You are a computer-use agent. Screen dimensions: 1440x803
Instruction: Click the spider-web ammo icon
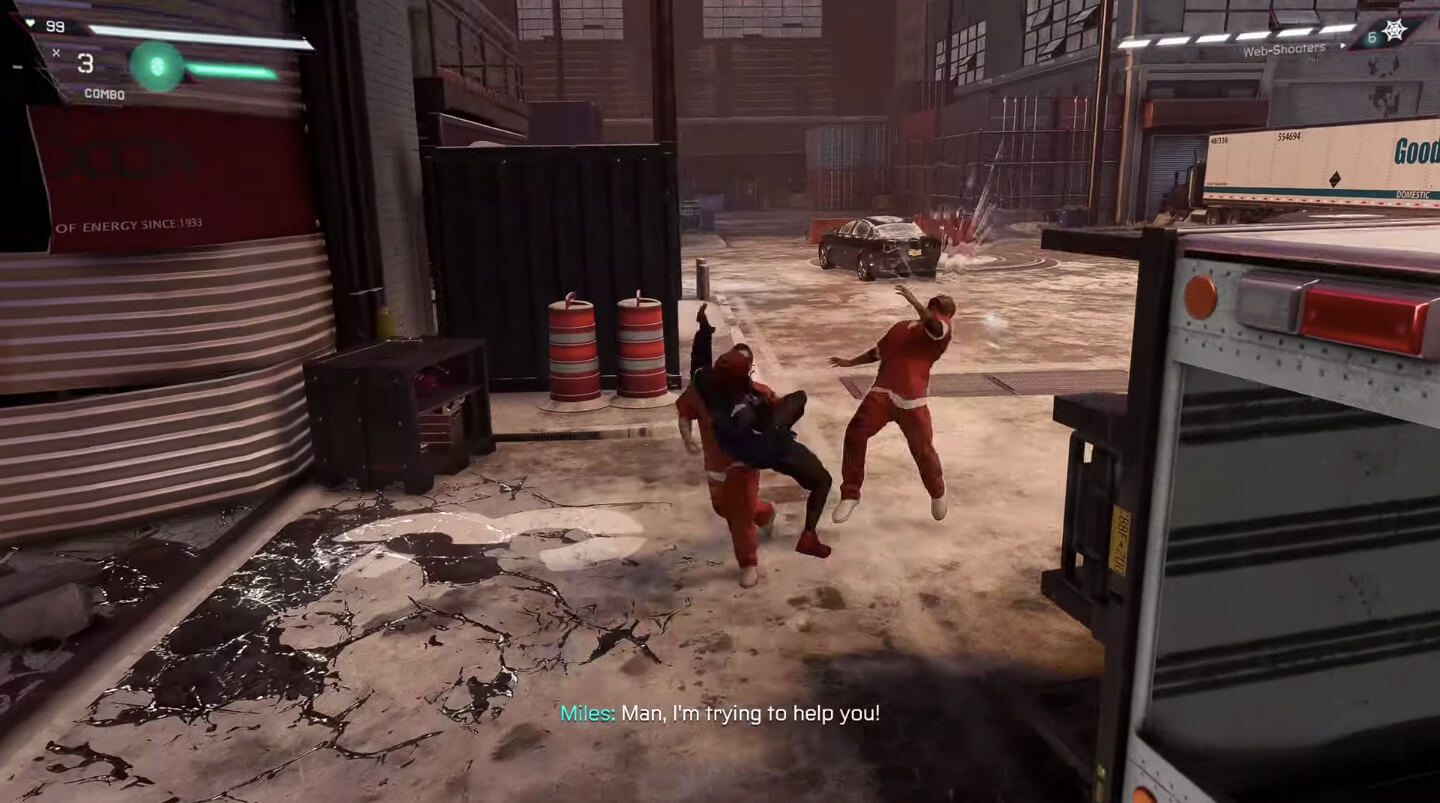point(1395,31)
